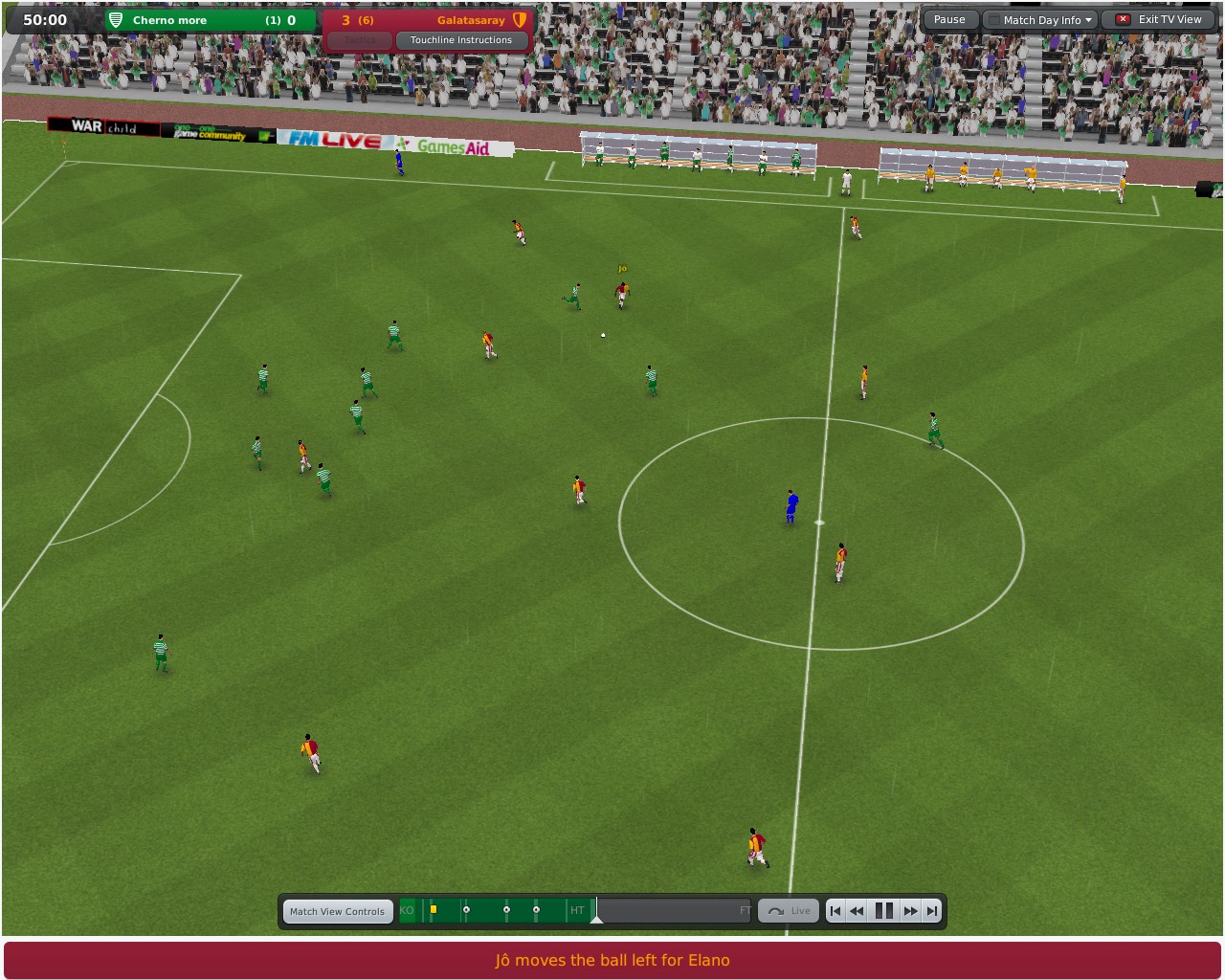
Task: Click a goal marker dot on the timeline
Action: (x=467, y=908)
